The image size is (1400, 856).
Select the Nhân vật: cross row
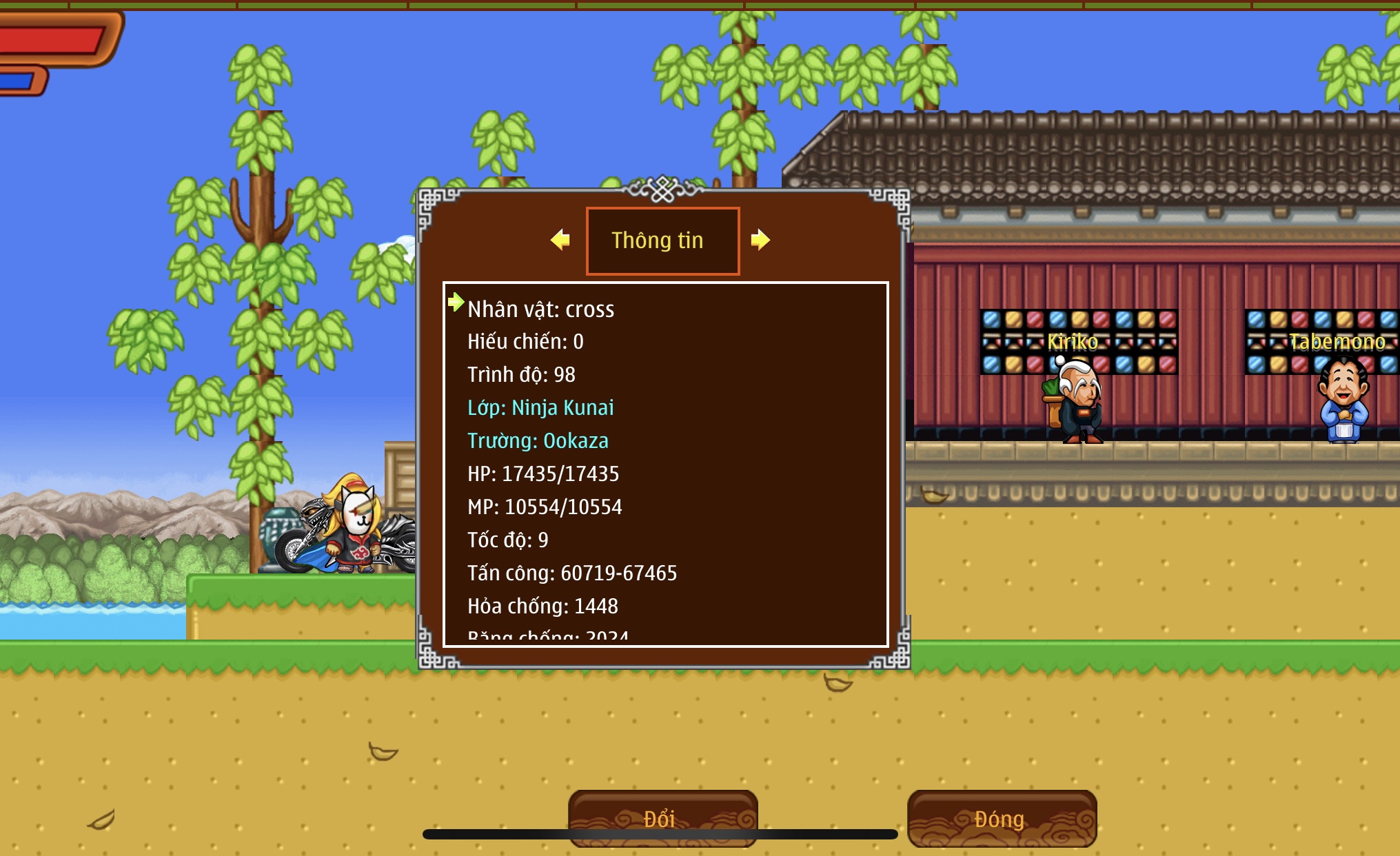tap(541, 309)
